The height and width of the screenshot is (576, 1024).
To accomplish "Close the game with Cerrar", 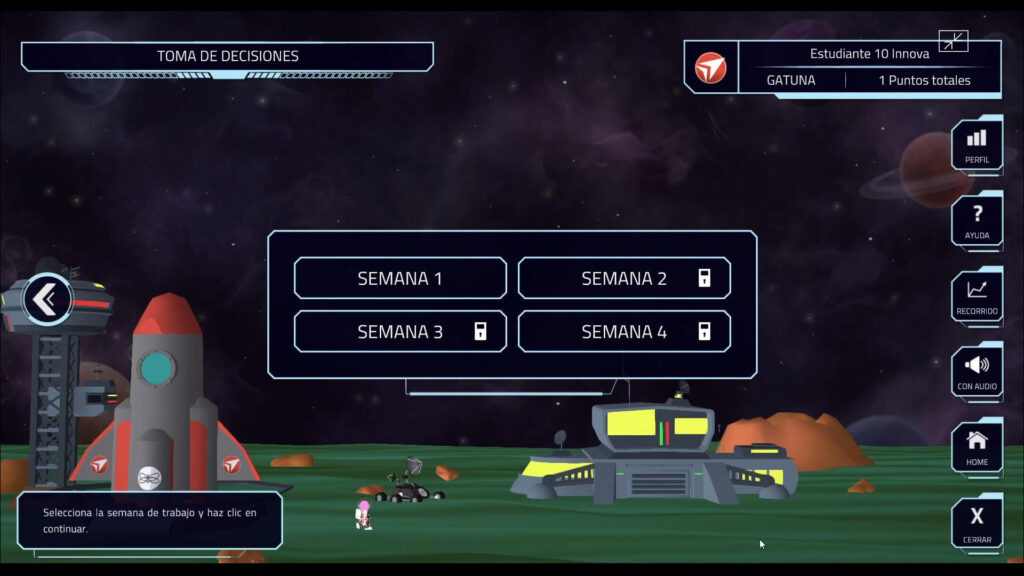I will coord(977,523).
